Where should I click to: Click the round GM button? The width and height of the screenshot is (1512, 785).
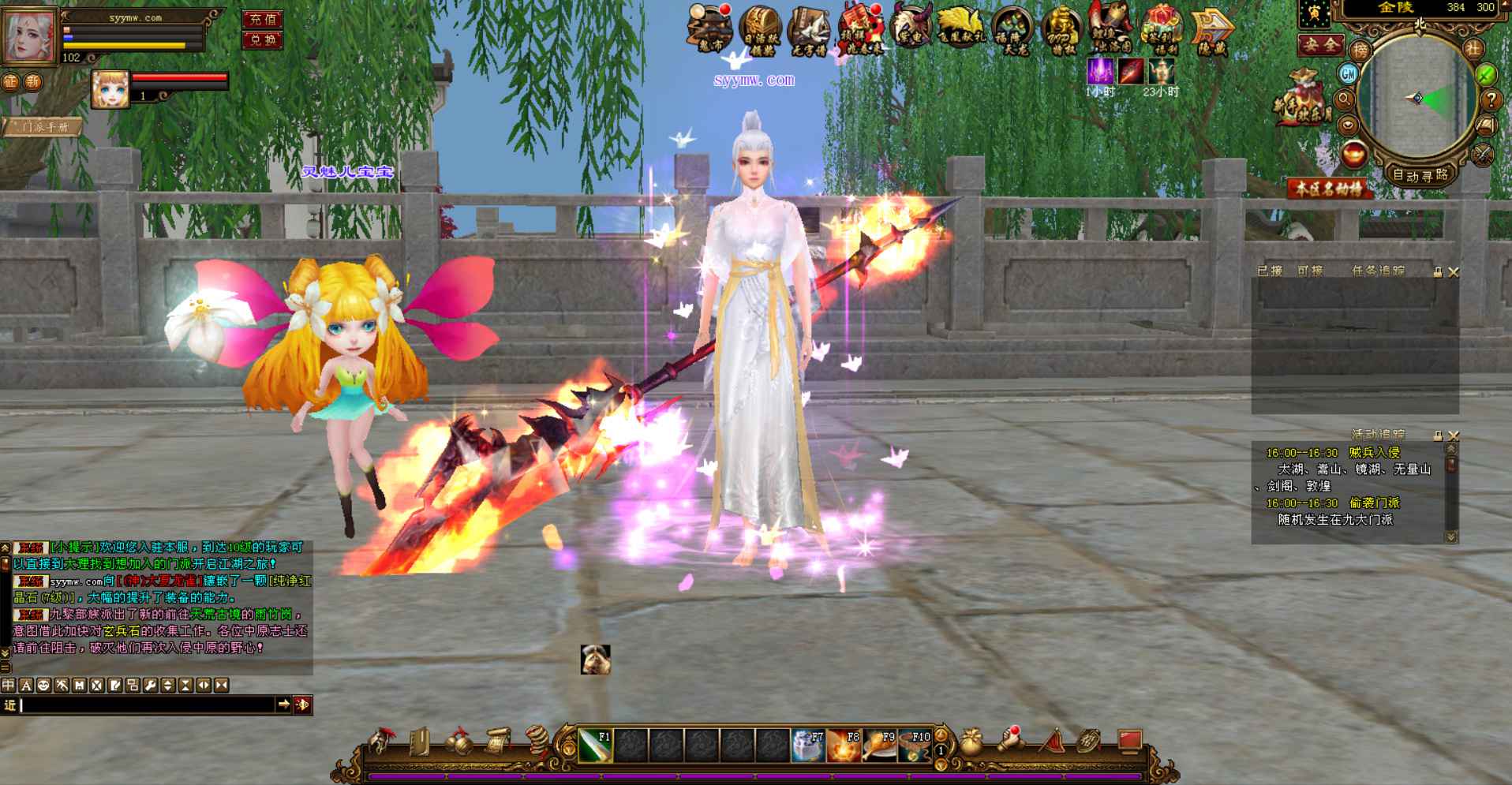[1348, 73]
